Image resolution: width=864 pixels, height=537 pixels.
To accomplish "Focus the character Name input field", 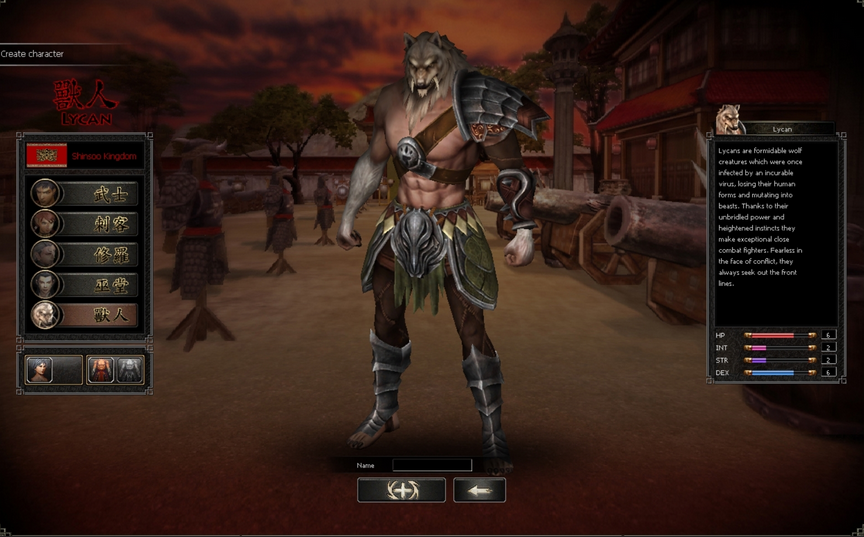I will (x=432, y=465).
